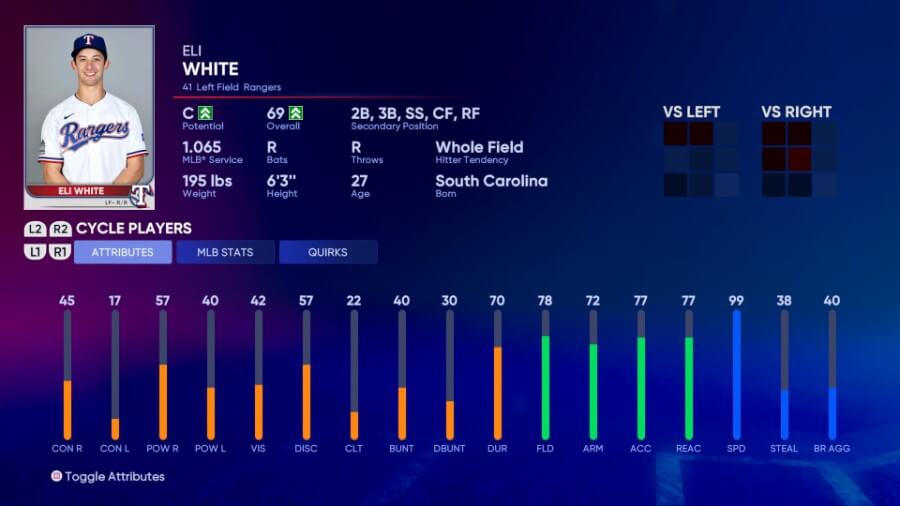
Task: Select the Eli White player card
Action: coord(89,117)
